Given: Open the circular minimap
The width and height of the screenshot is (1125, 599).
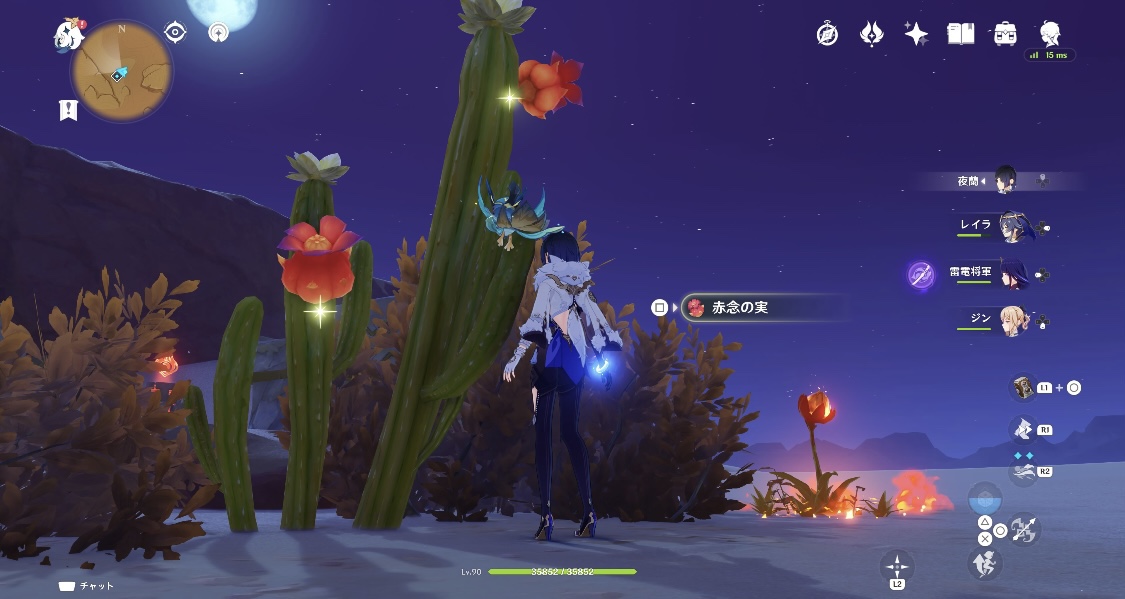Looking at the screenshot, I should click(121, 72).
